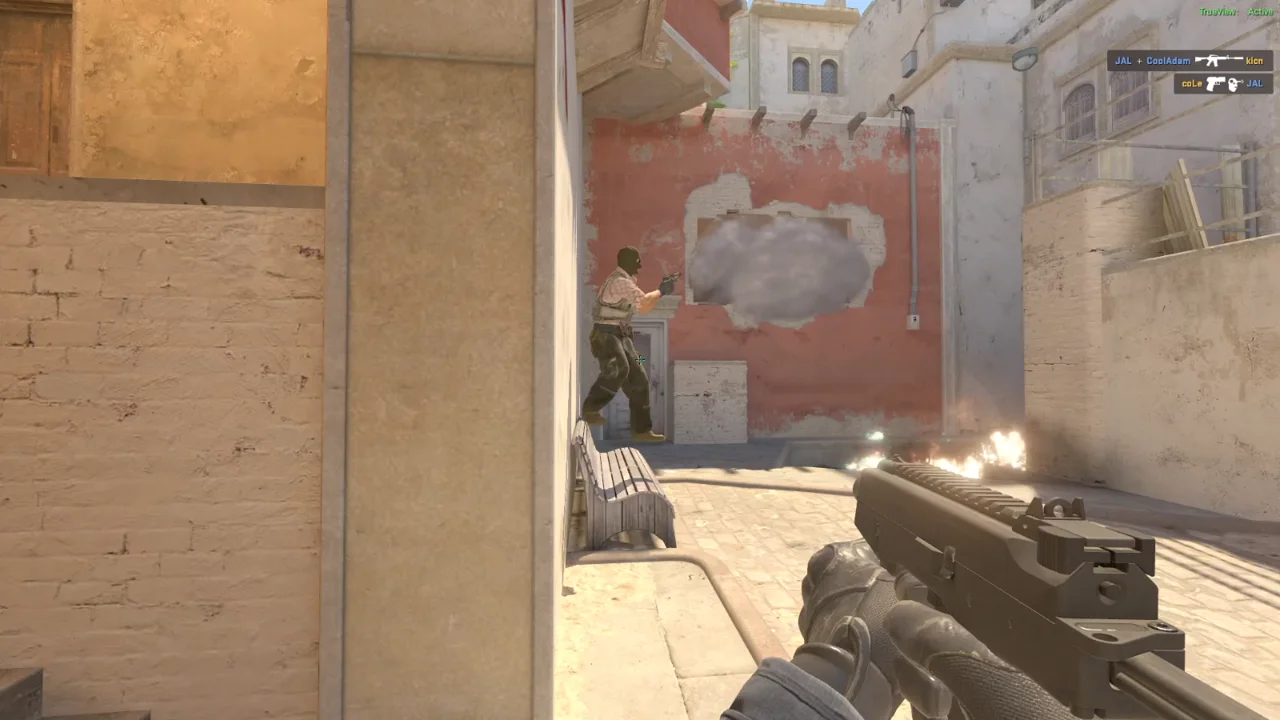Select the coLe headshot kill feed entry
Image resolution: width=1280 pixels, height=720 pixels.
click(x=1222, y=84)
